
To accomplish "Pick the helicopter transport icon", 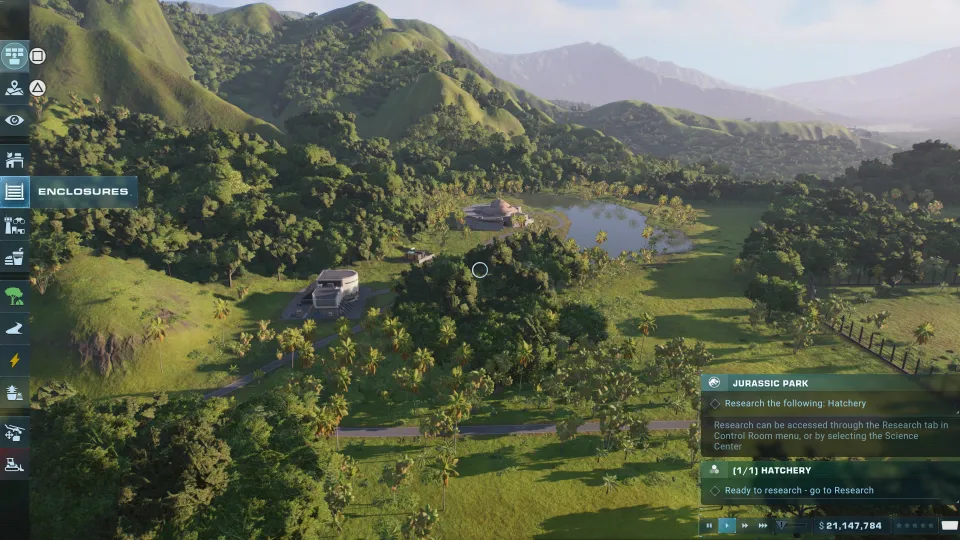I will point(14,432).
